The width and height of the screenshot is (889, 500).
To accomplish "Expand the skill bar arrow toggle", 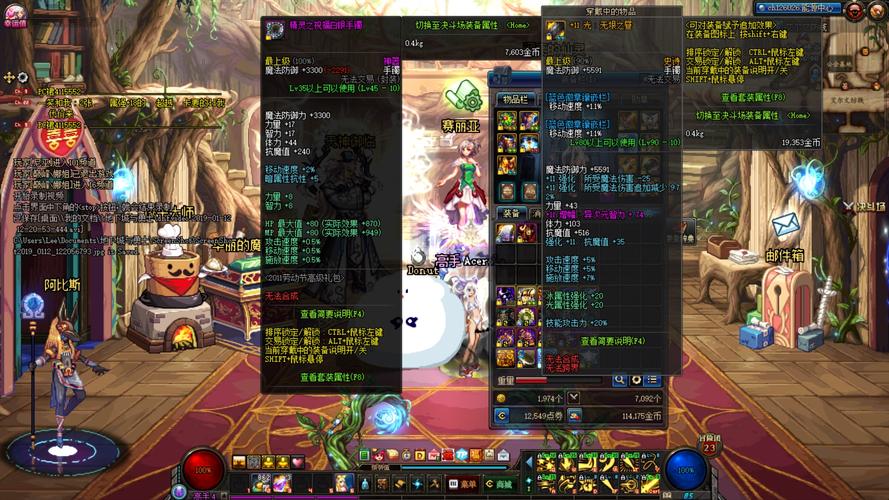I will point(529,462).
